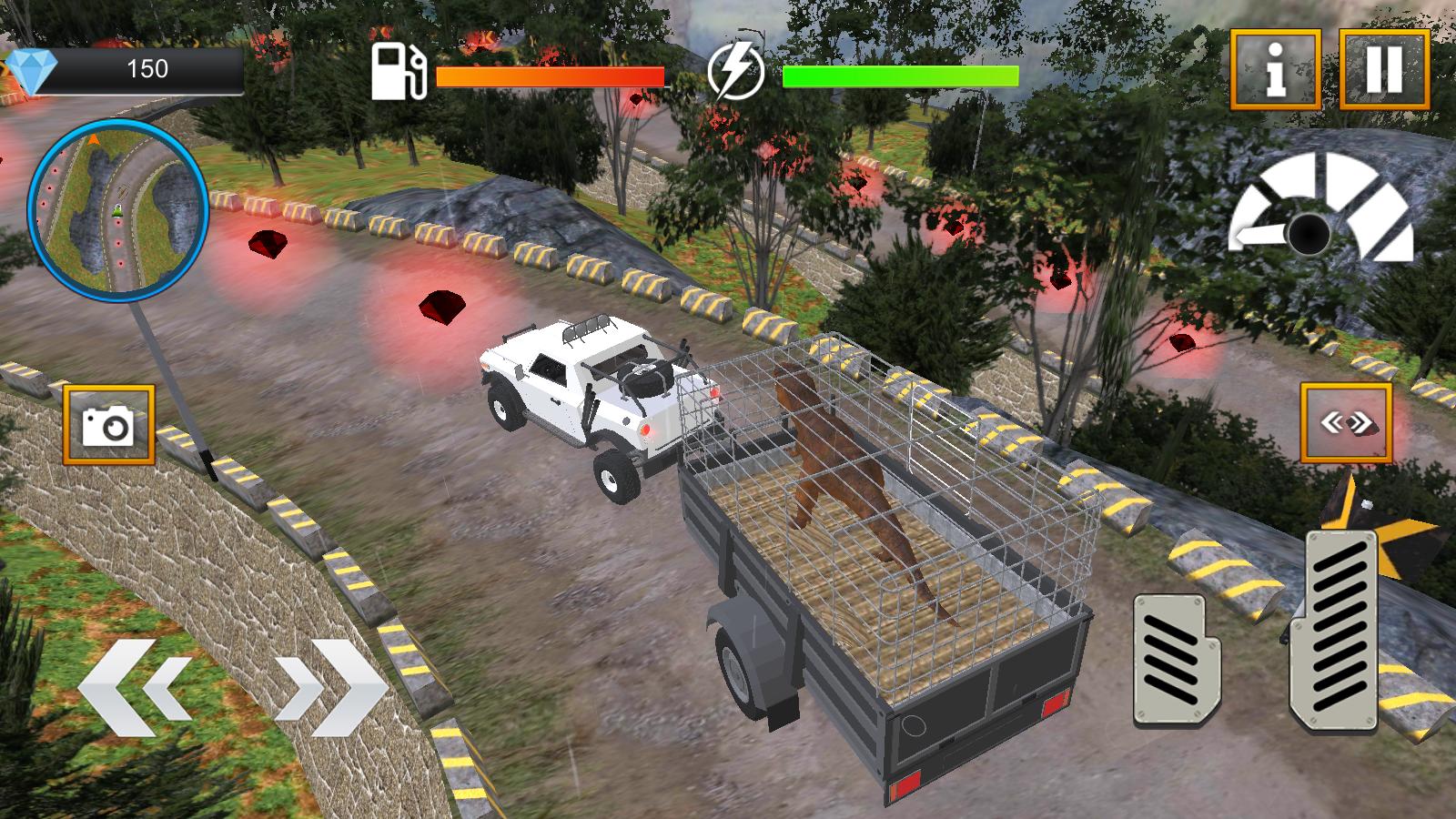Viewport: 1456px width, 819px height.
Task: Open the info button
Action: [1276, 70]
